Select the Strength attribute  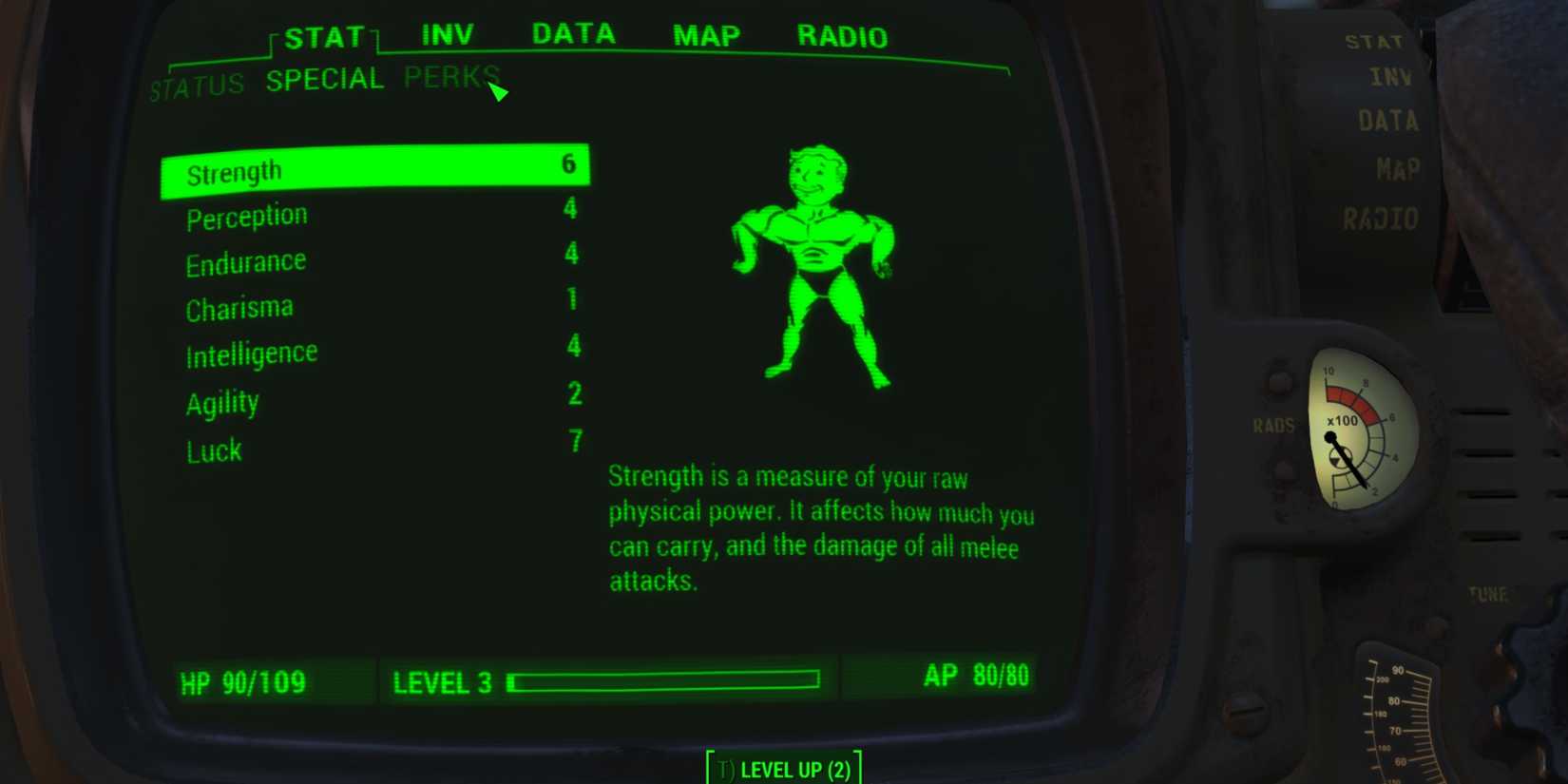(x=235, y=168)
